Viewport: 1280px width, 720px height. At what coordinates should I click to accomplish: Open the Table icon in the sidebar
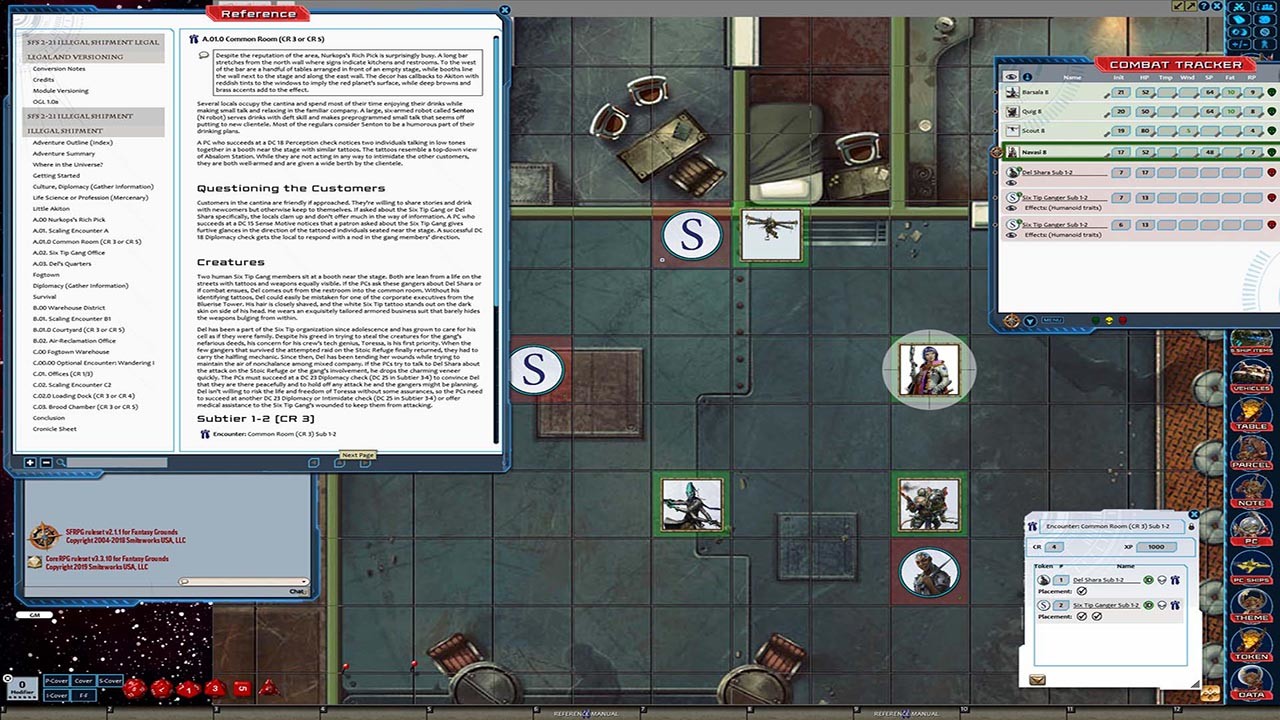pos(1252,412)
